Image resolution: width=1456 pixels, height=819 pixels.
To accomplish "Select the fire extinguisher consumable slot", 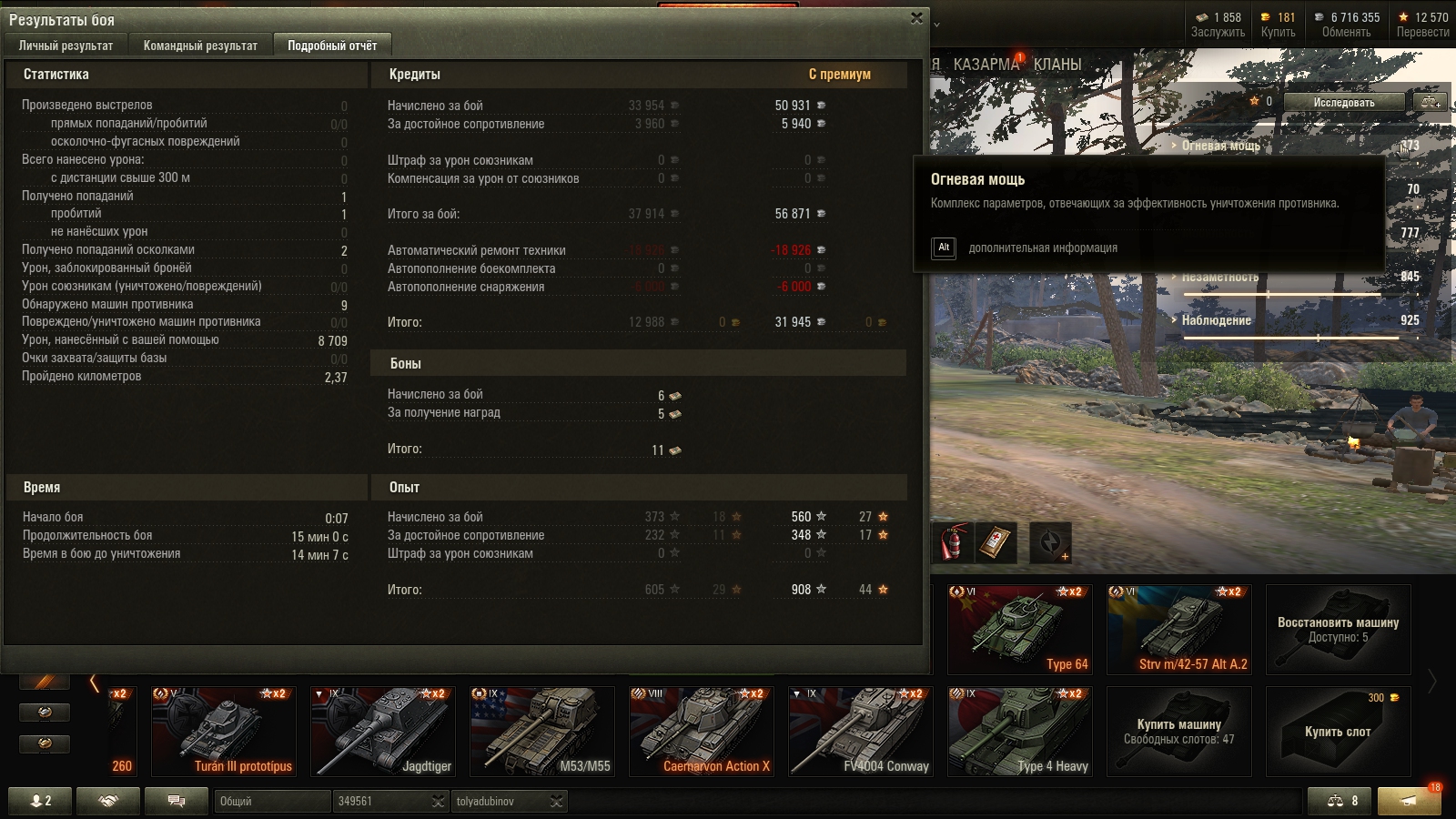I will click(x=952, y=543).
